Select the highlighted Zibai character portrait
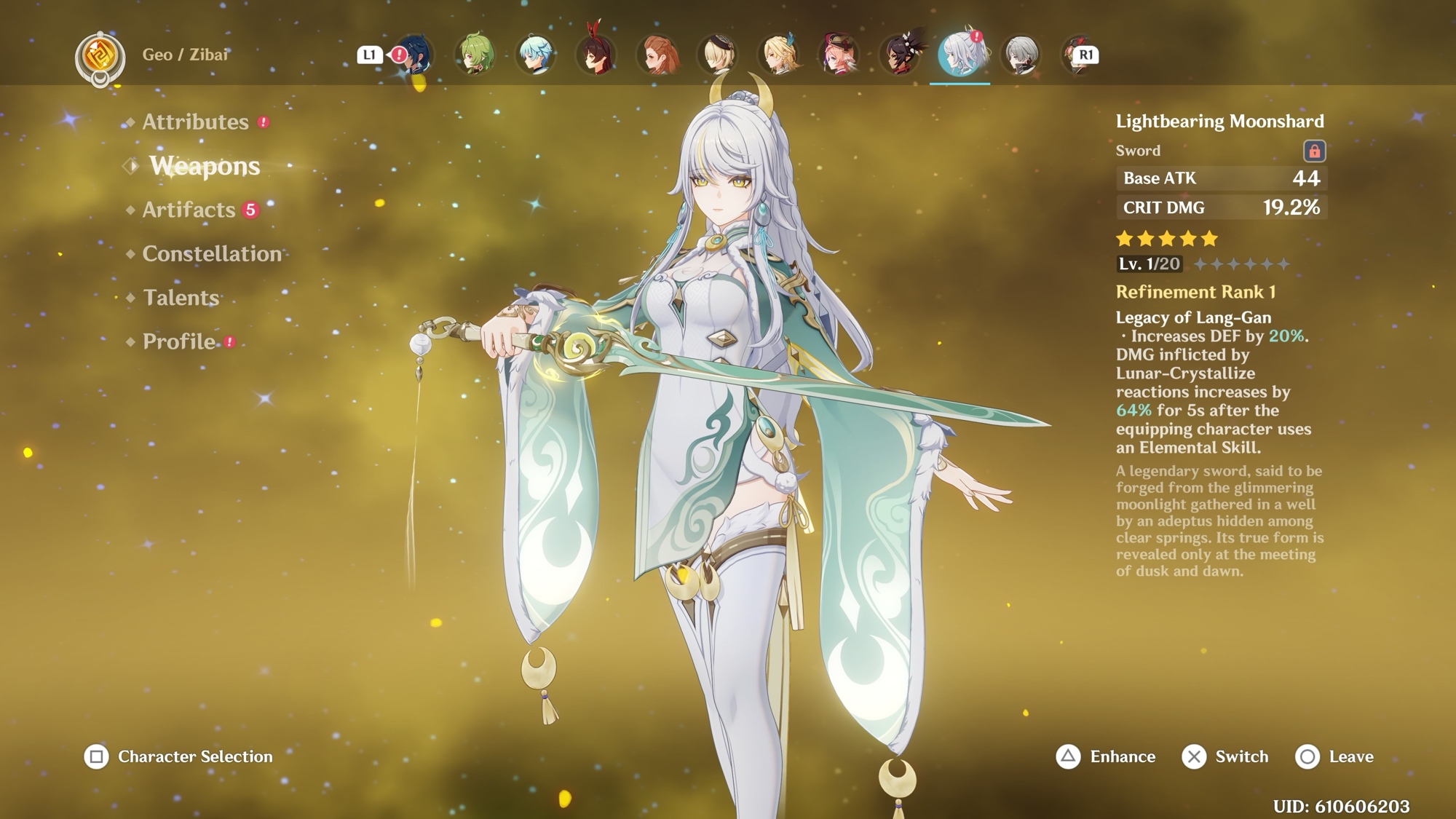Screen dimensions: 1456x819 960,55
